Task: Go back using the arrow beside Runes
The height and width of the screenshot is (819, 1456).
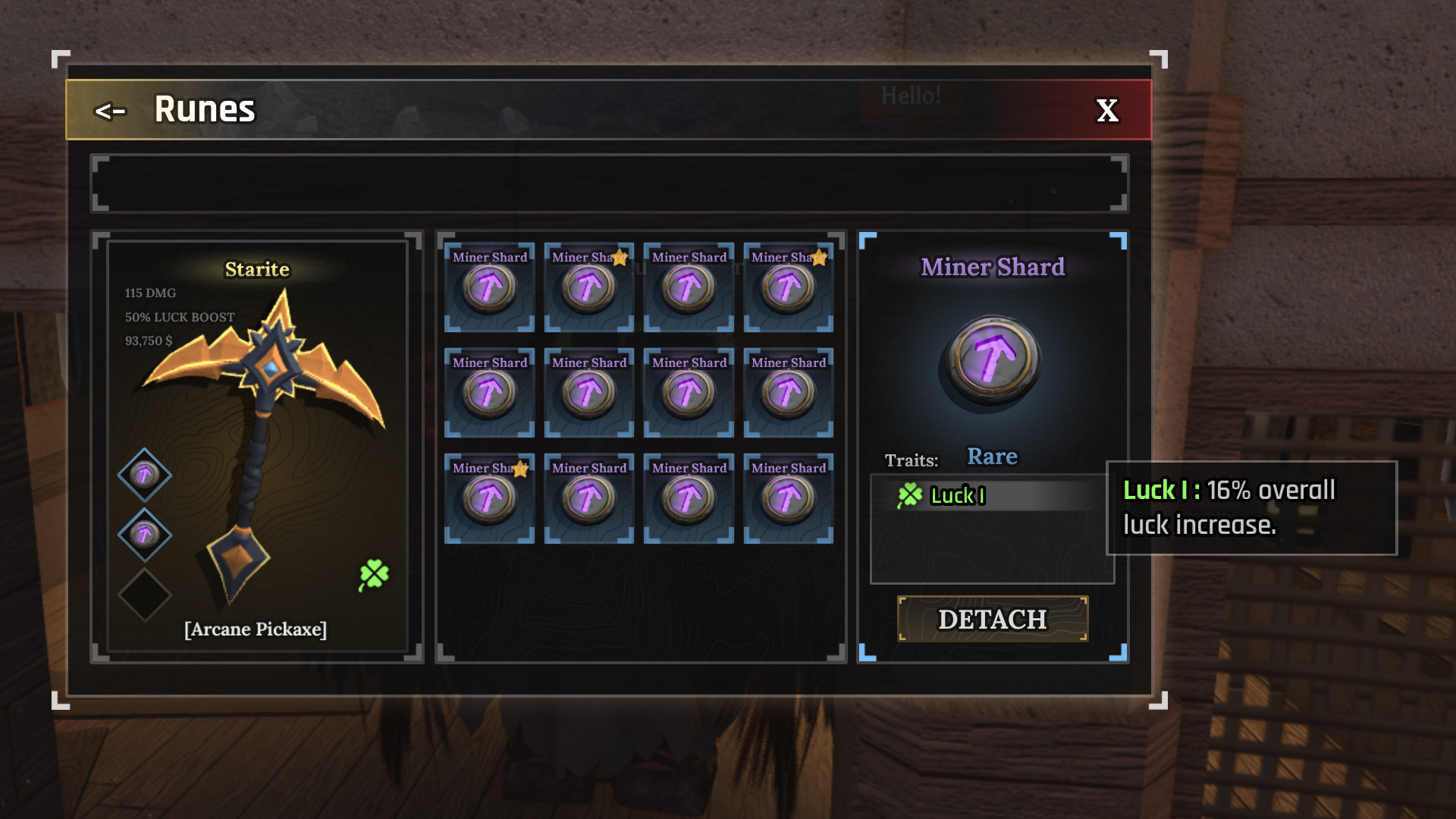Action: pos(110,111)
